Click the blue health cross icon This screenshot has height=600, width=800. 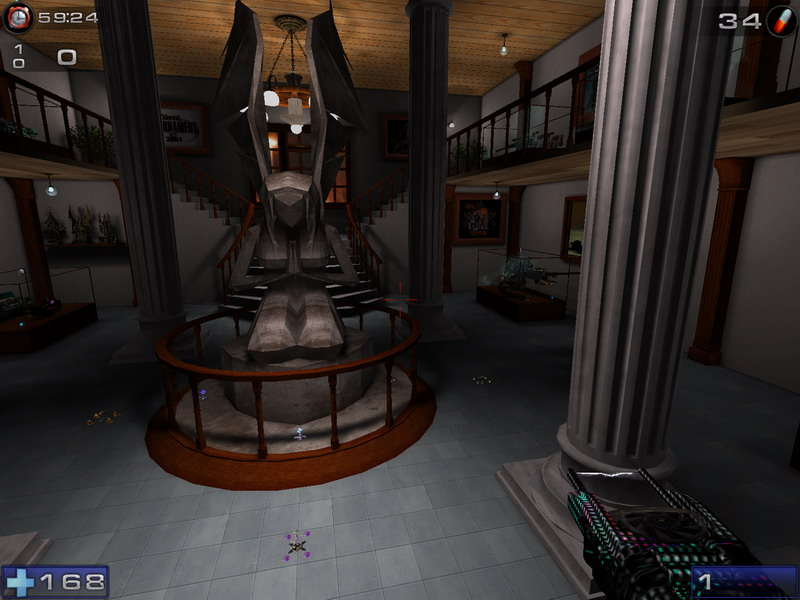click(x=19, y=581)
